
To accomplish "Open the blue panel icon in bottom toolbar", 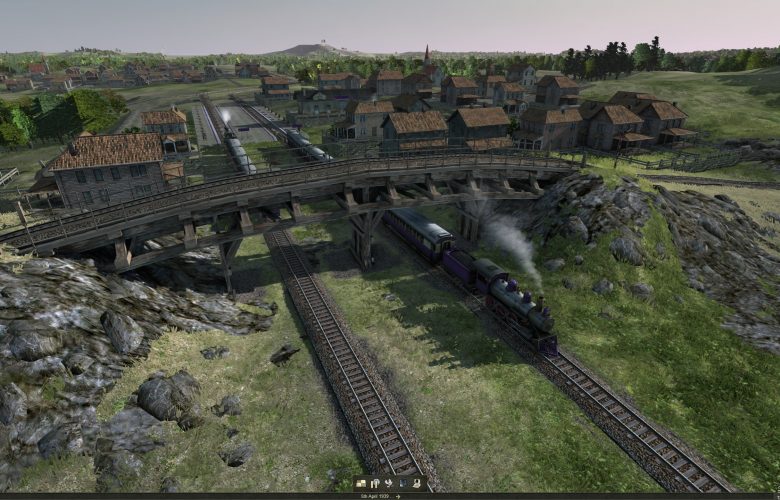I will (x=403, y=483).
